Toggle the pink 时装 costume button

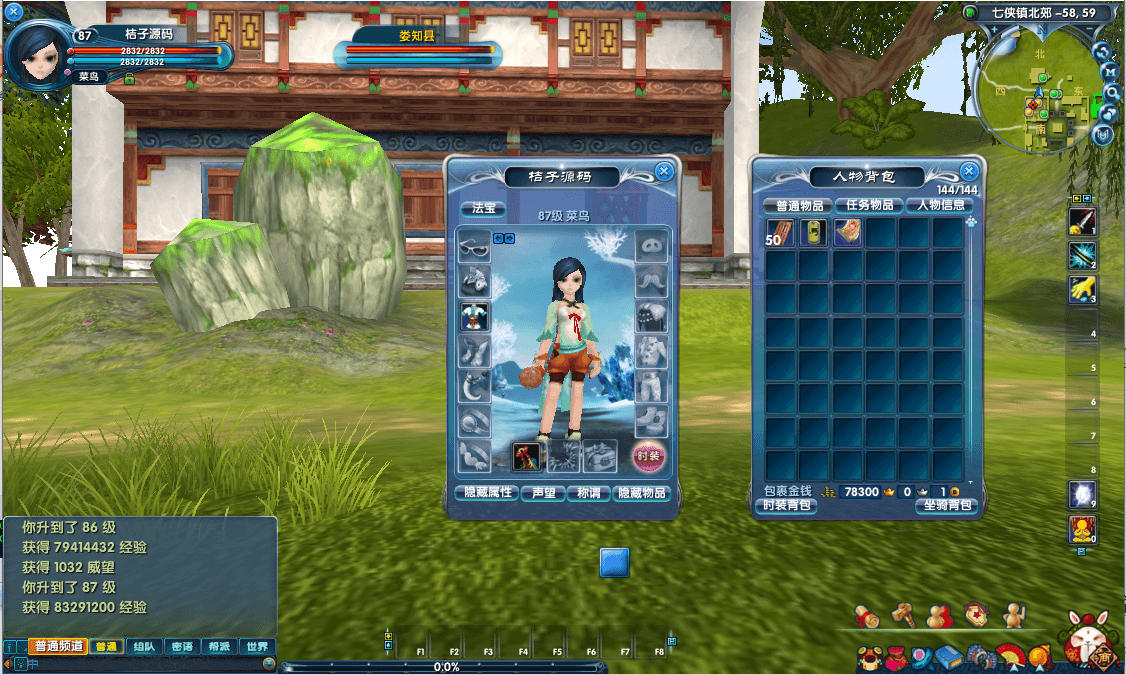(x=648, y=456)
